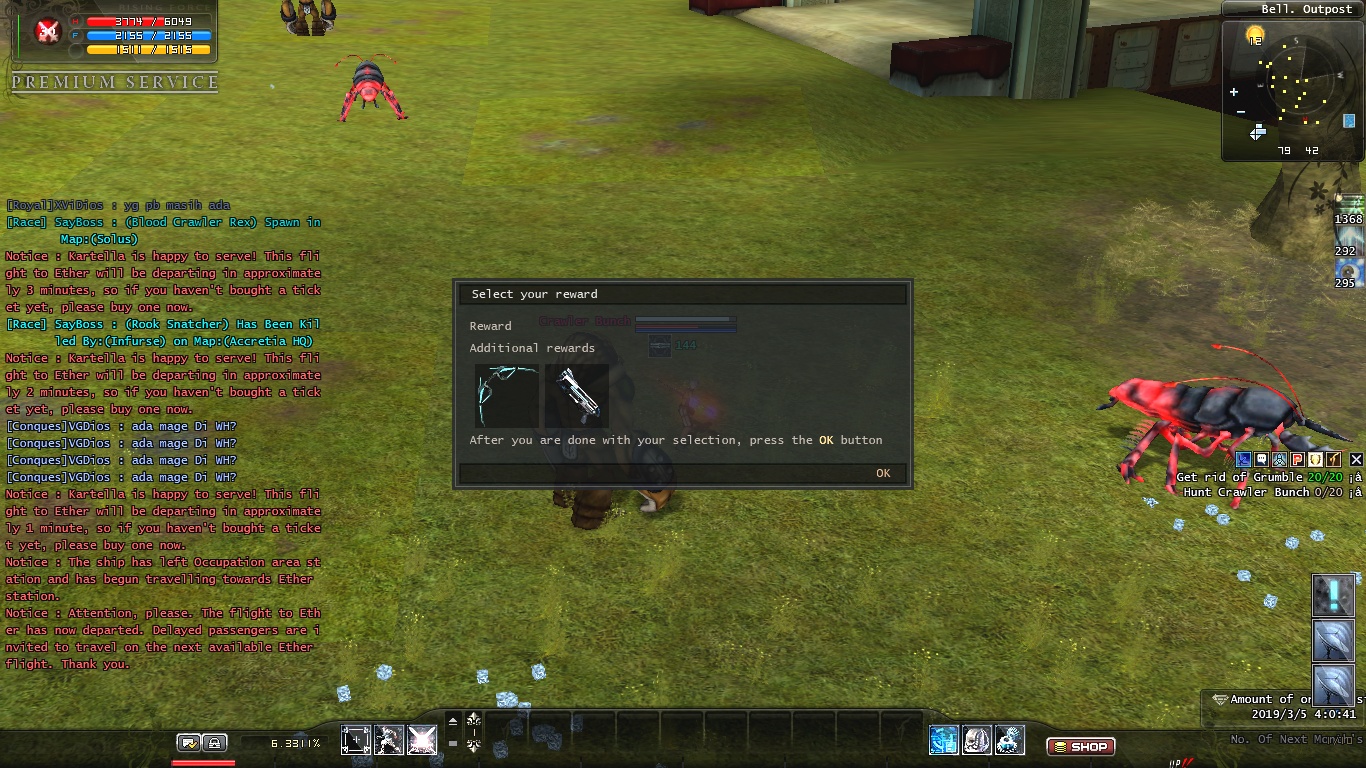Select the weapon thumbnail under Additional rewards
1366x768 pixels.
pyautogui.click(x=577, y=395)
